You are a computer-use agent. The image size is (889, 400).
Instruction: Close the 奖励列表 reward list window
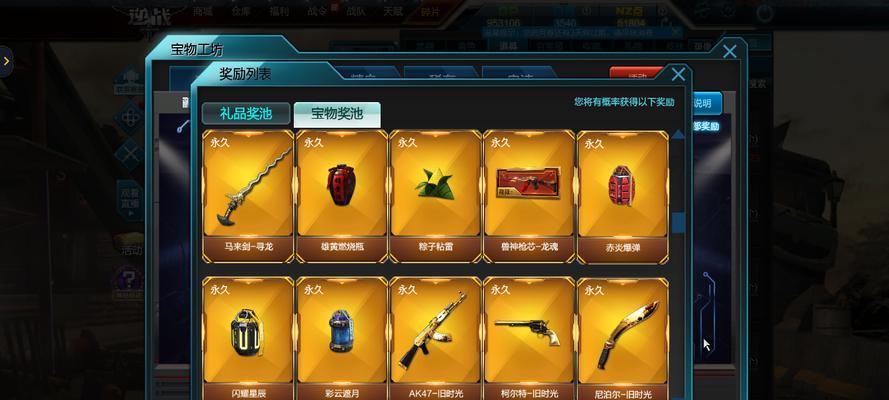(679, 74)
